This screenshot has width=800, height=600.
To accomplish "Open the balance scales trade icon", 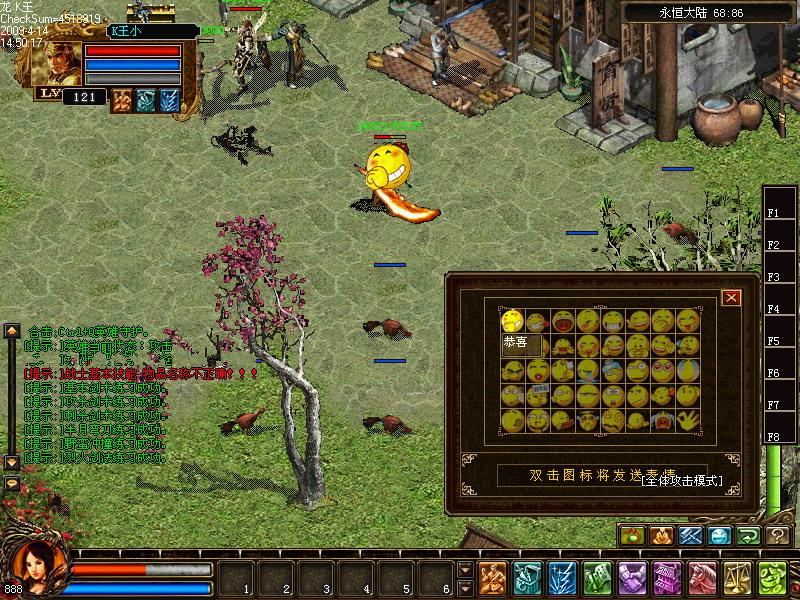I will tap(737, 578).
